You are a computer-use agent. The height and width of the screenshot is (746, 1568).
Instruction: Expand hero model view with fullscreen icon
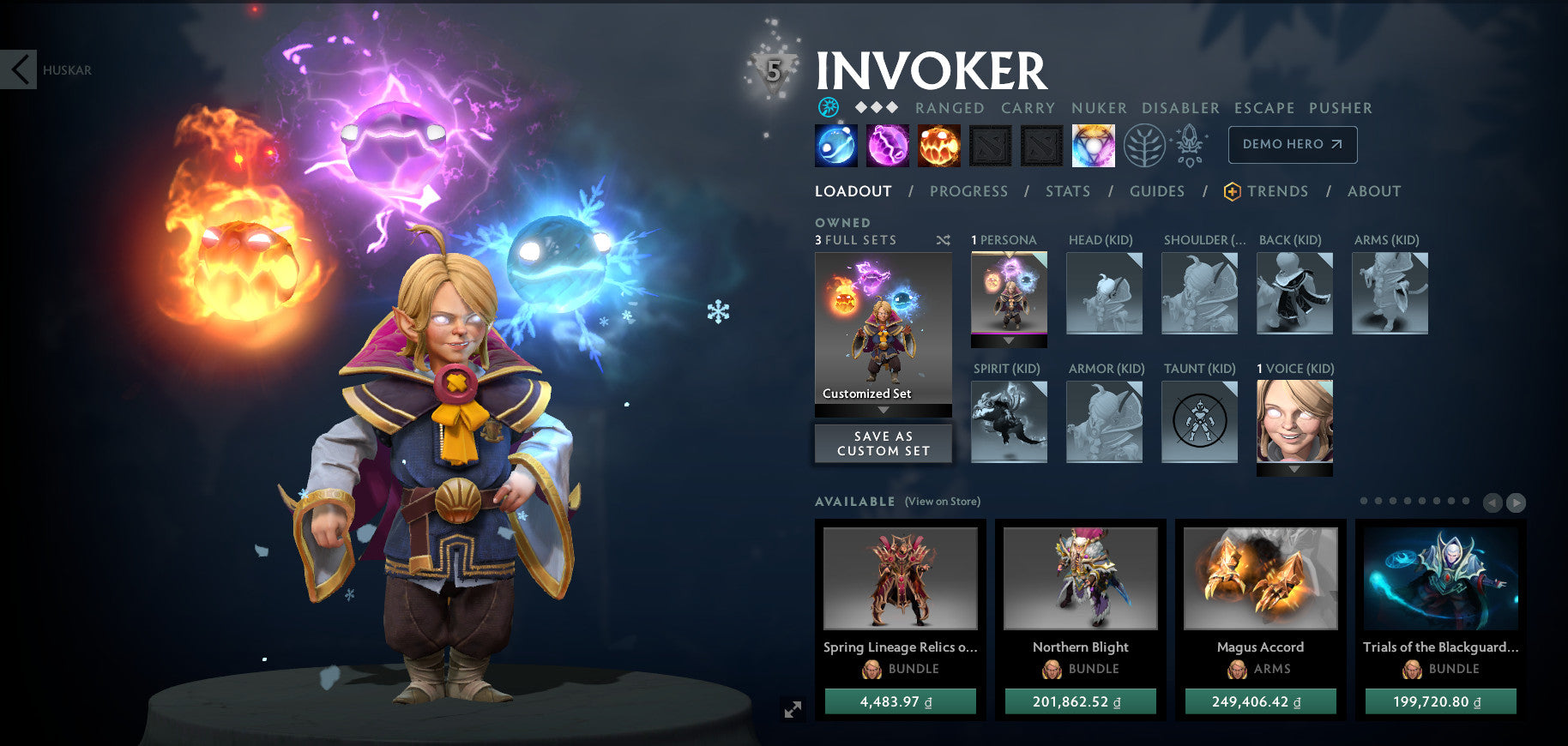pos(793,709)
